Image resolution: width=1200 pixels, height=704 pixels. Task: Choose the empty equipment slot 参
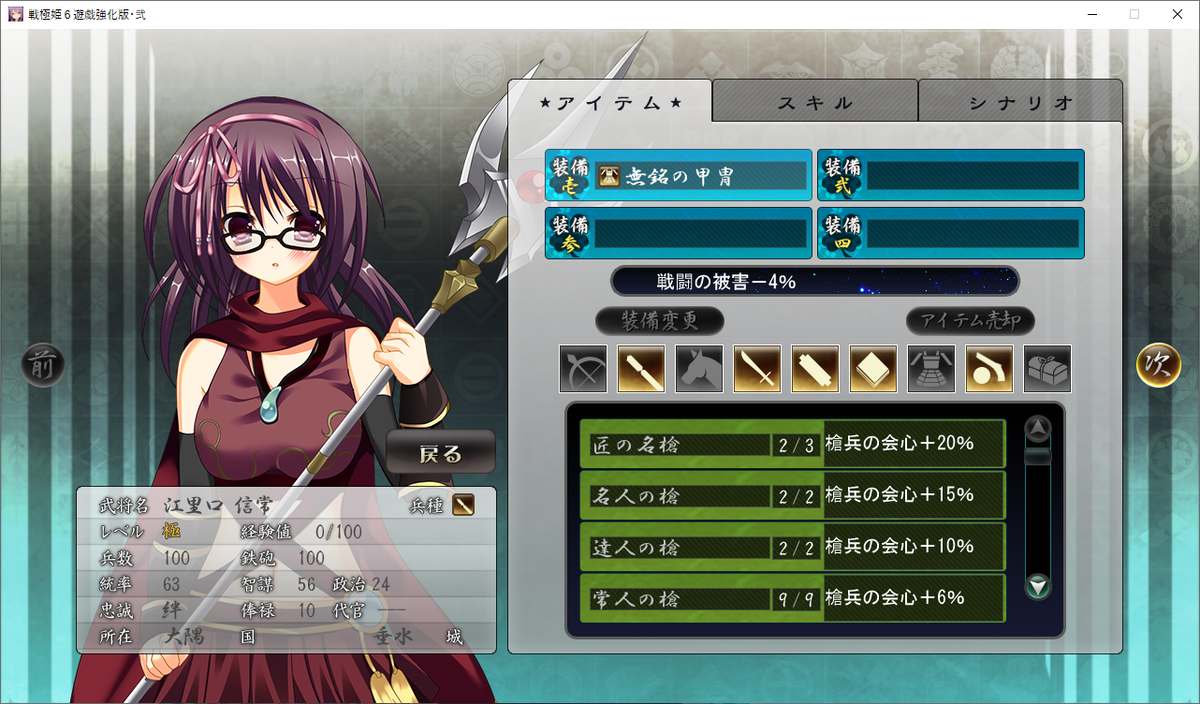coord(678,233)
